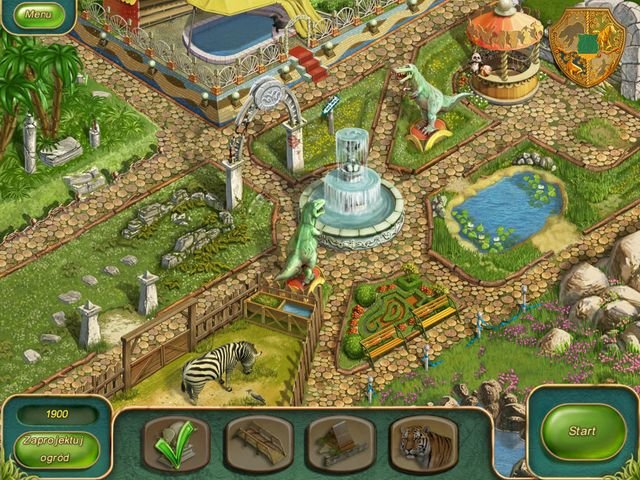Click the green Start button
The image size is (640, 480).
[x=582, y=432]
